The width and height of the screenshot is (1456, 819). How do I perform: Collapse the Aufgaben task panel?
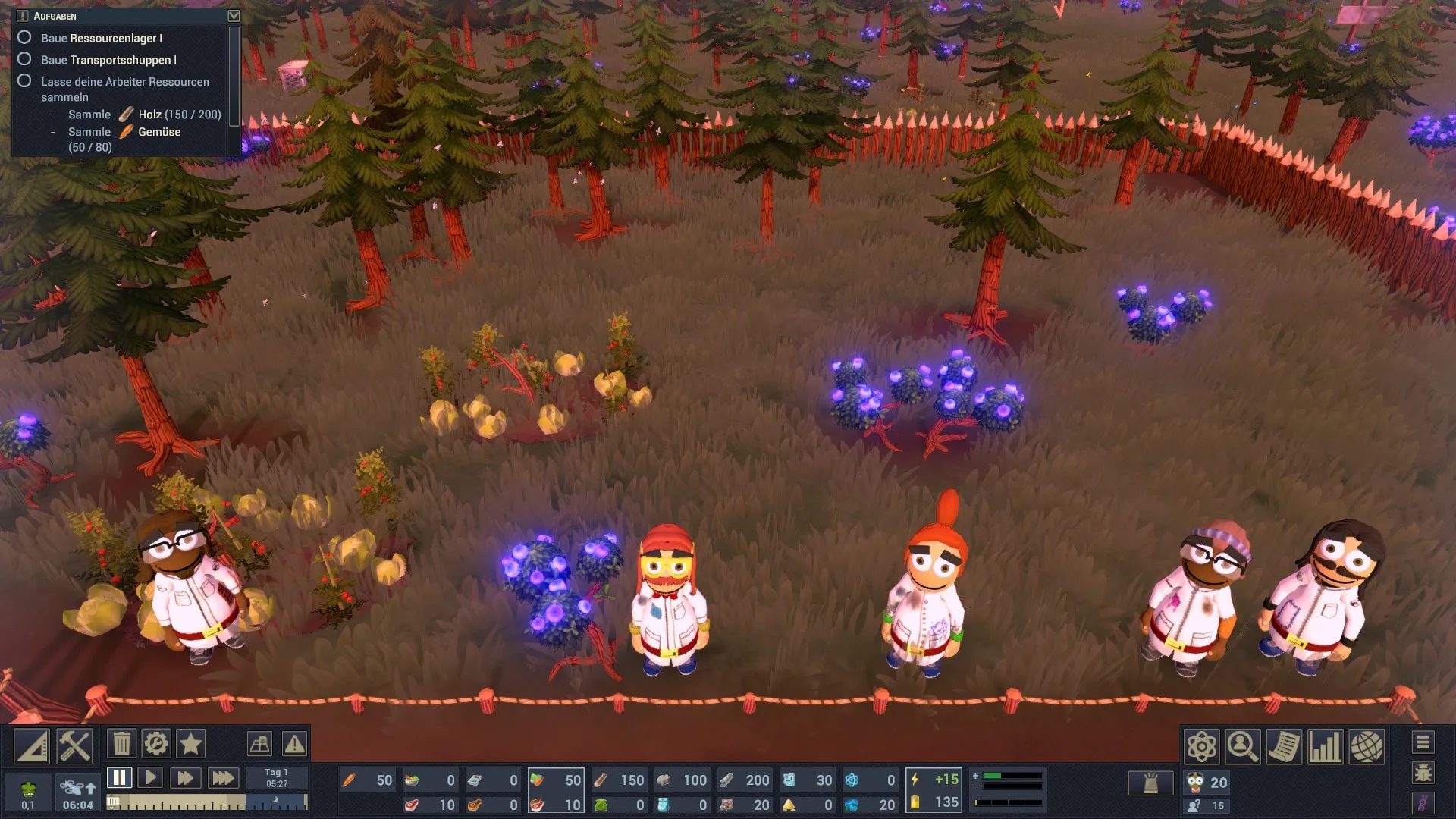click(234, 16)
